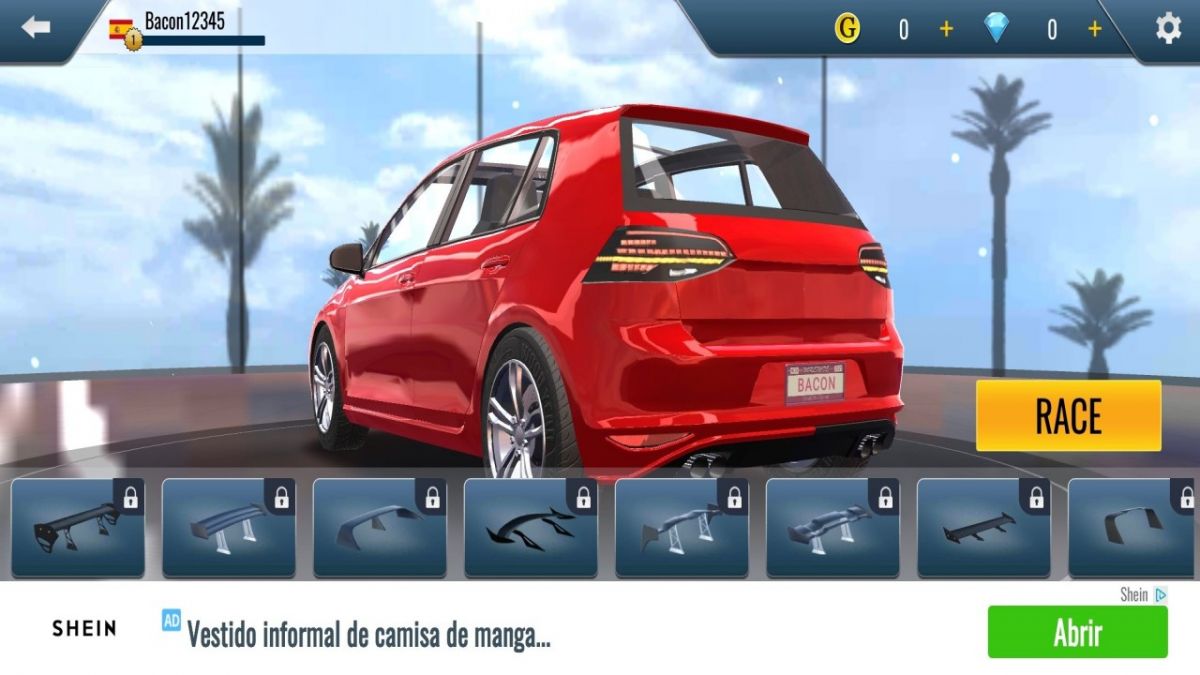Select the first locked black GT wing spoiler

(x=78, y=527)
